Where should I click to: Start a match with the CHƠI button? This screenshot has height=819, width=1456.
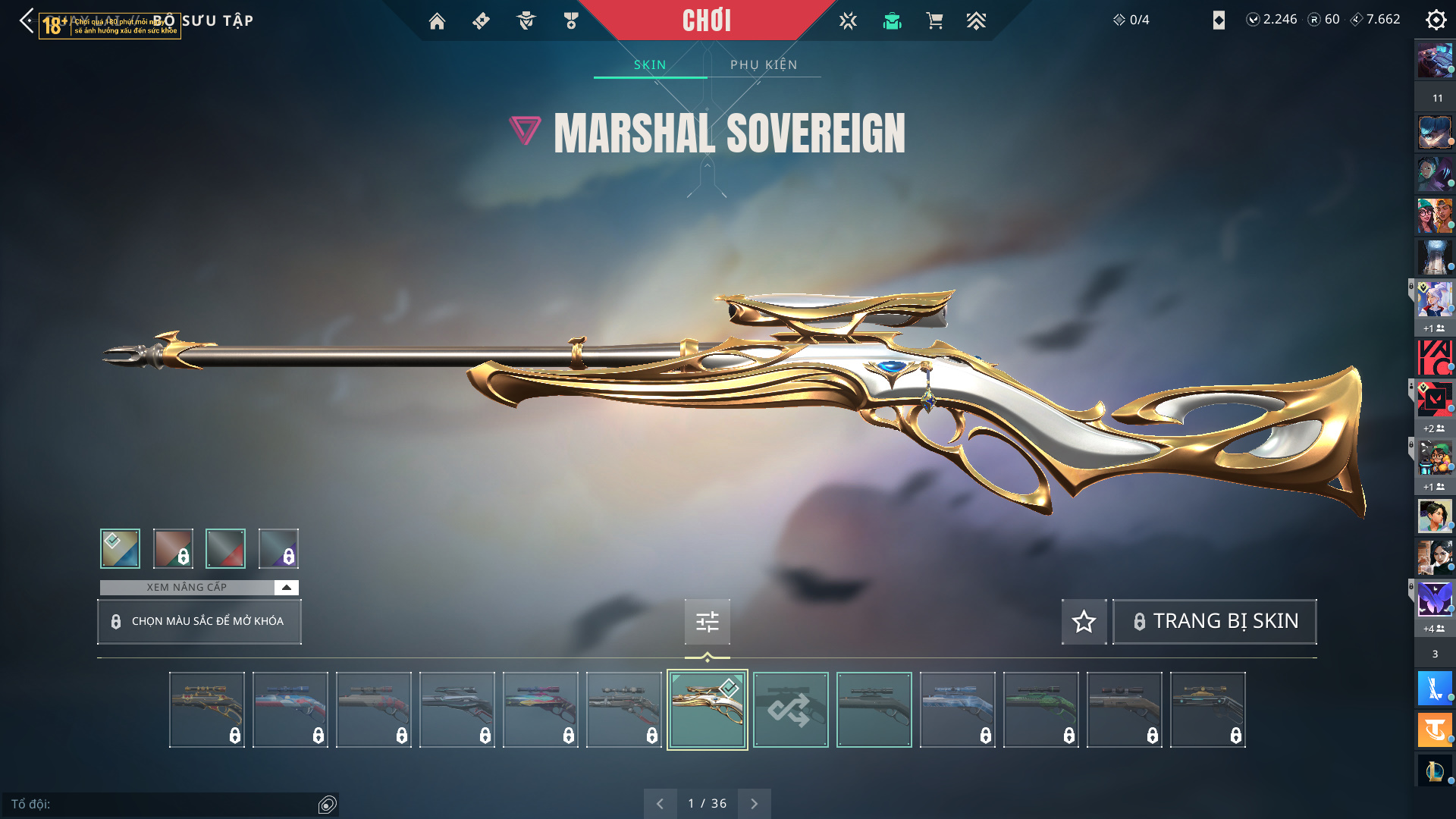tap(706, 20)
